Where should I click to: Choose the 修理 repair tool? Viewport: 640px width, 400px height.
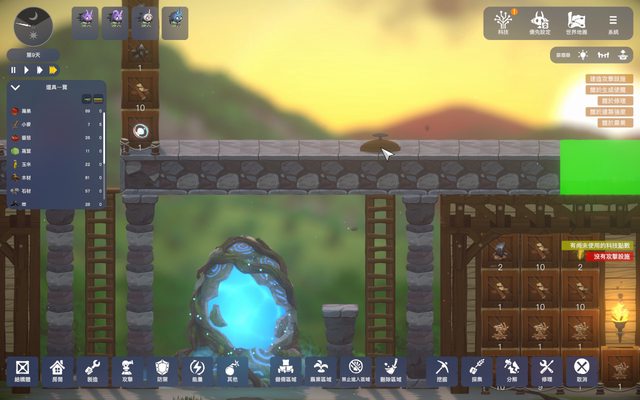point(546,370)
